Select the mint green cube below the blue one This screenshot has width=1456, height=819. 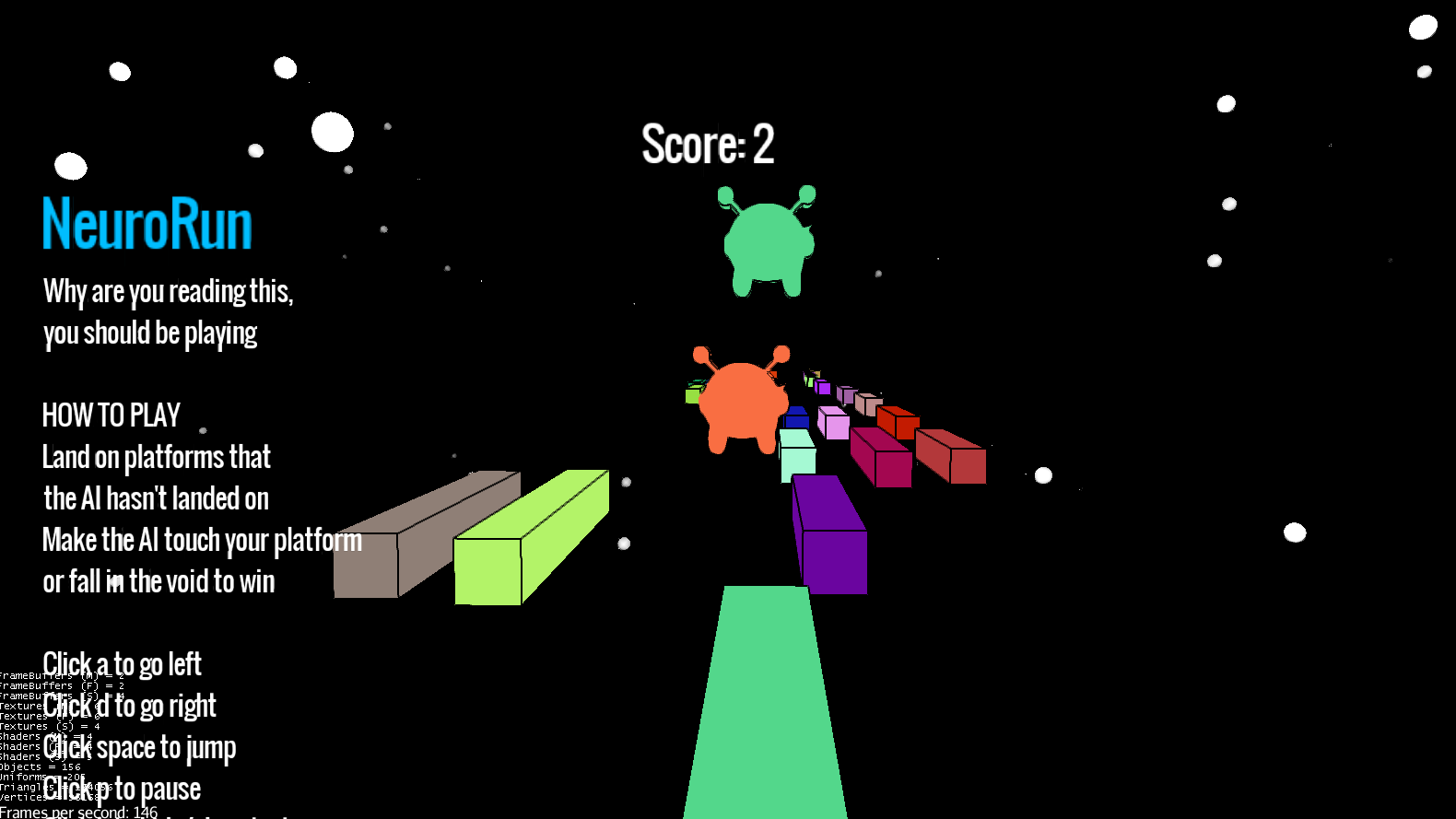[x=797, y=456]
